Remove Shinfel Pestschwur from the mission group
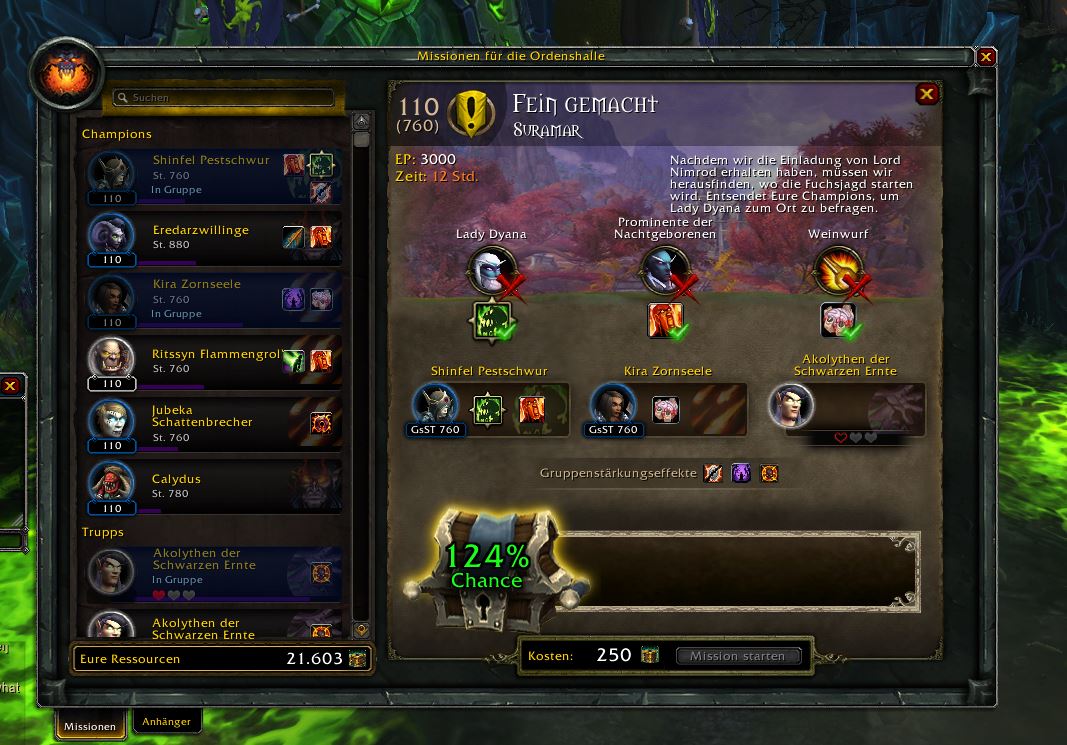This screenshot has height=745, width=1067. [436, 406]
